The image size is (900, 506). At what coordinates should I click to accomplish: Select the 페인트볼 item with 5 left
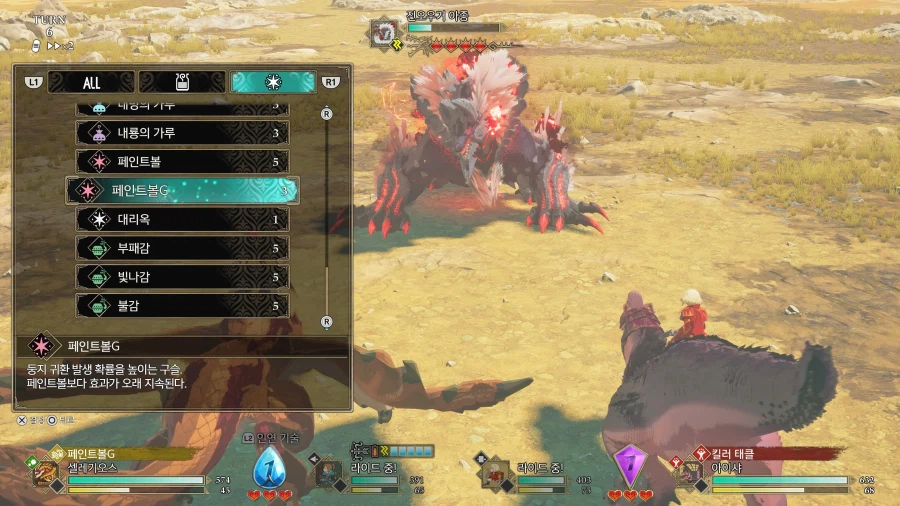(183, 161)
